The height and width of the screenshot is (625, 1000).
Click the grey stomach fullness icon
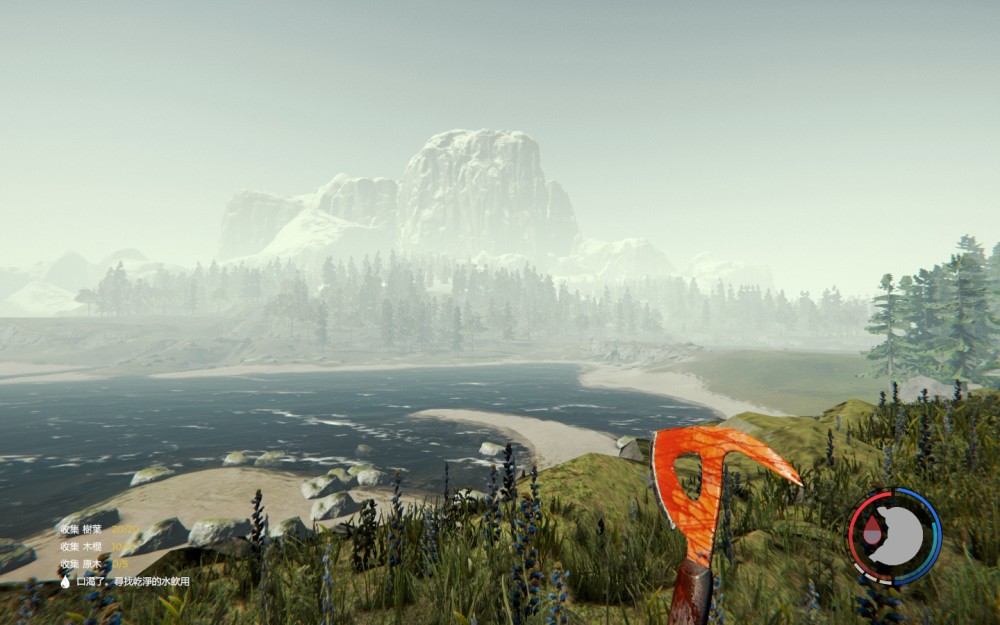click(x=904, y=535)
